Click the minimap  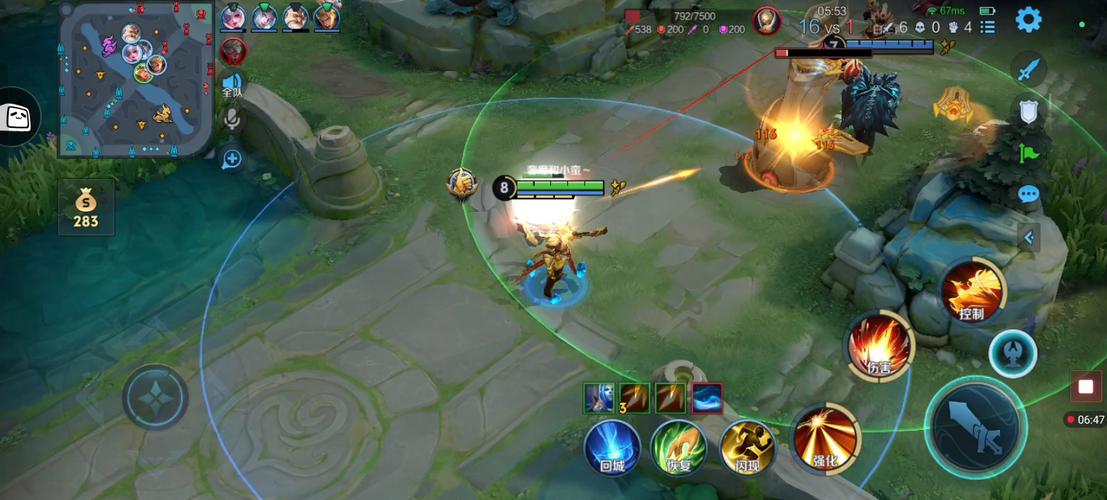(136, 78)
